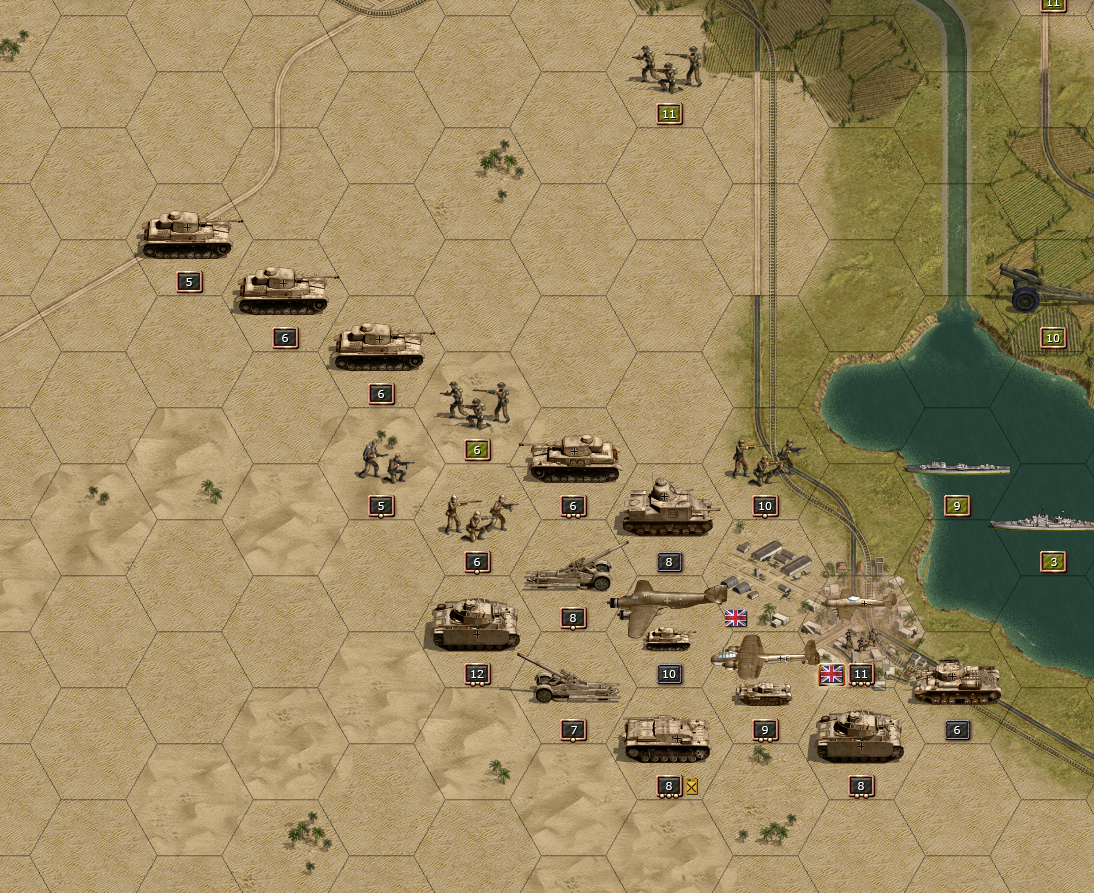Select the infantry unit with strength 5
1094x893 pixels.
click(381, 460)
